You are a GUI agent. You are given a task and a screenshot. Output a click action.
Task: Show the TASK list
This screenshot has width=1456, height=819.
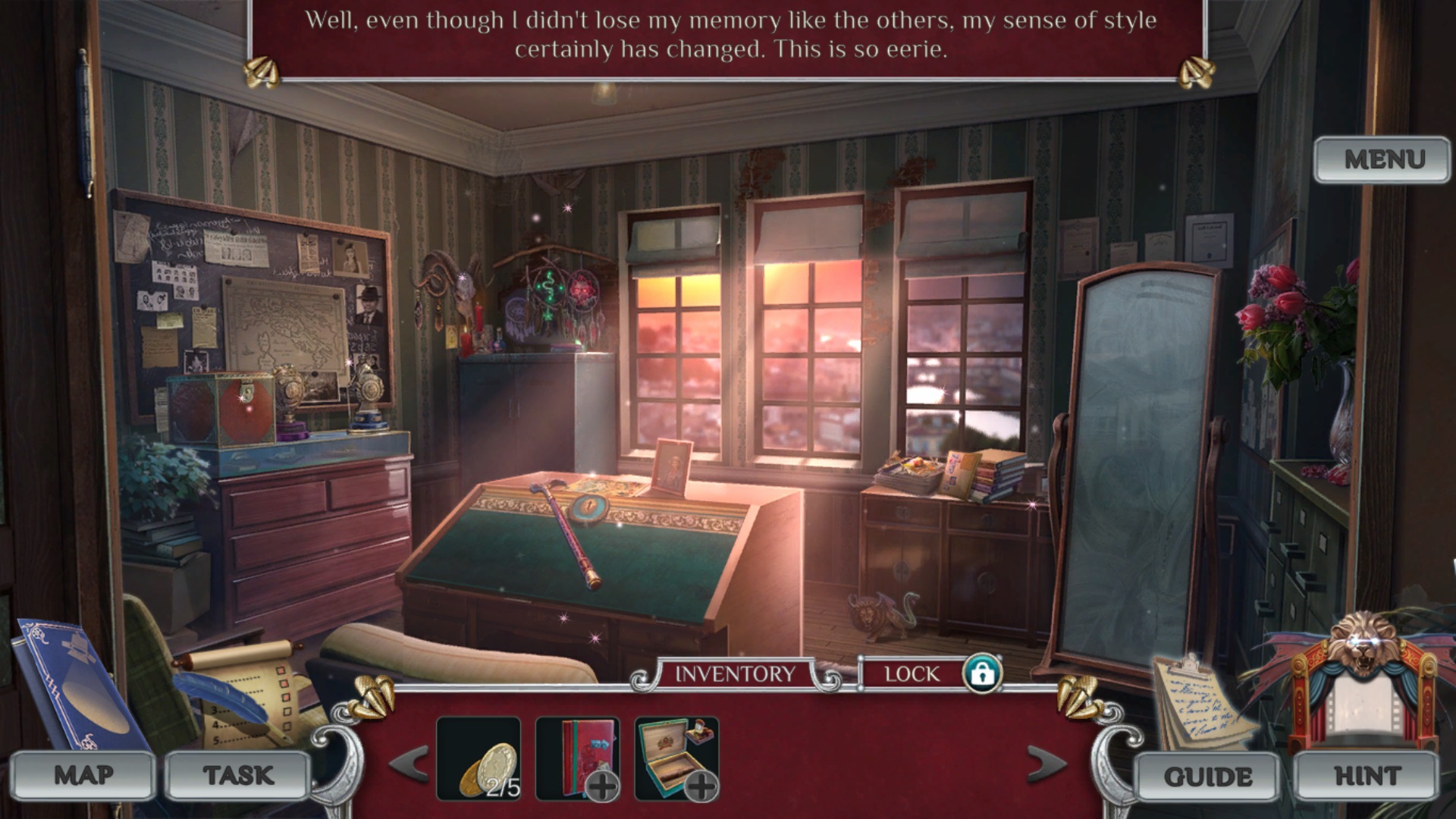[238, 775]
